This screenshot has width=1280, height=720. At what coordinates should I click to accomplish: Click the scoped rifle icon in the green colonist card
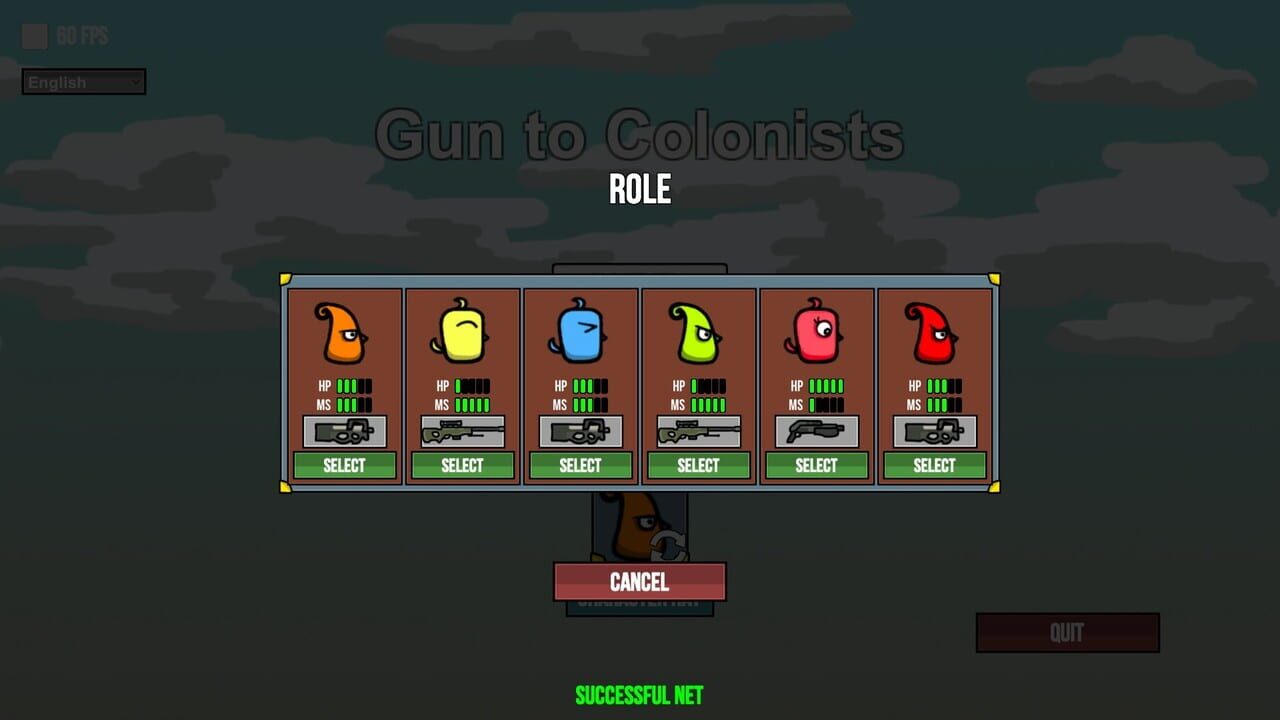pyautogui.click(x=699, y=431)
